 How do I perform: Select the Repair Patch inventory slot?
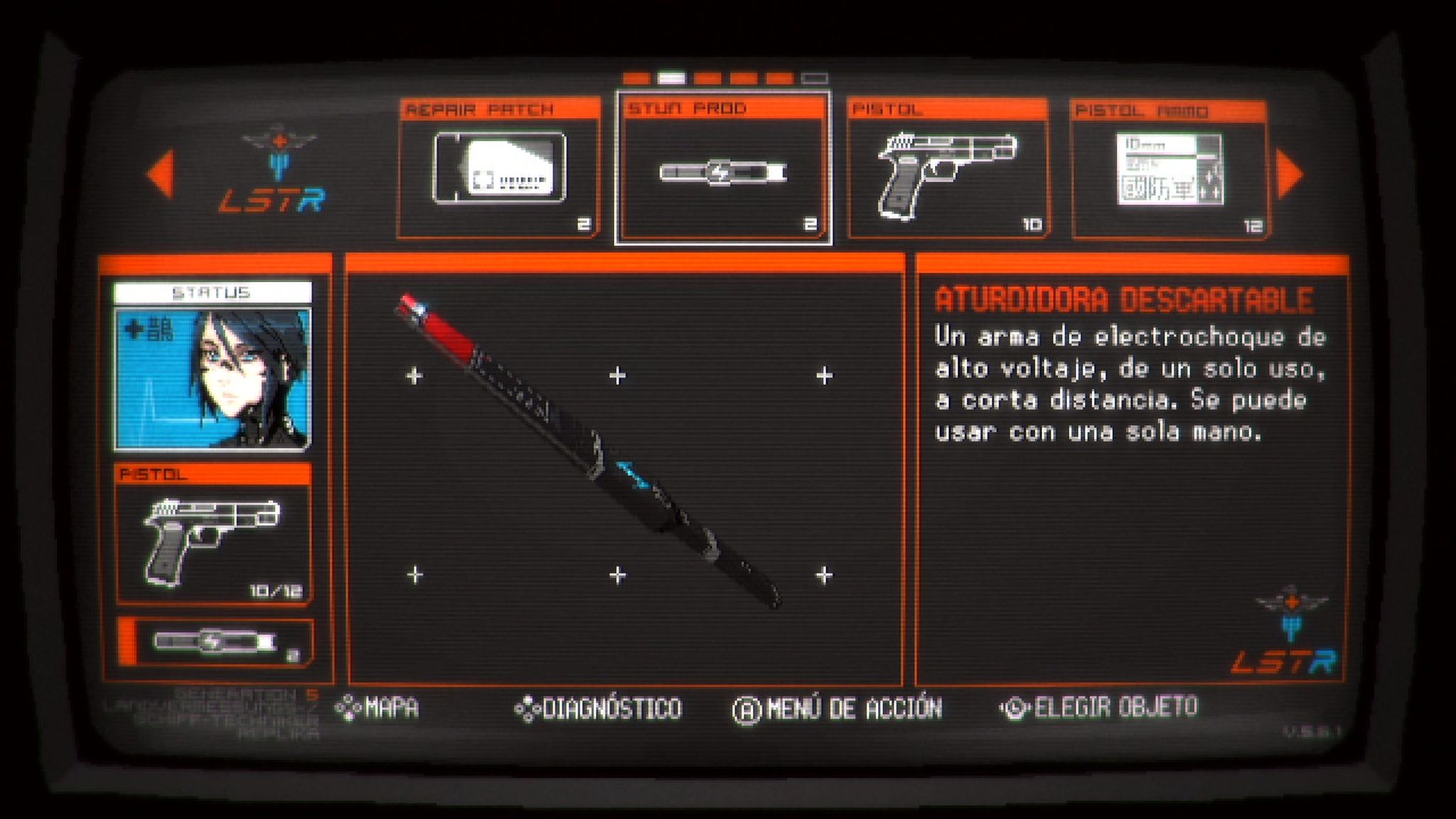point(499,169)
